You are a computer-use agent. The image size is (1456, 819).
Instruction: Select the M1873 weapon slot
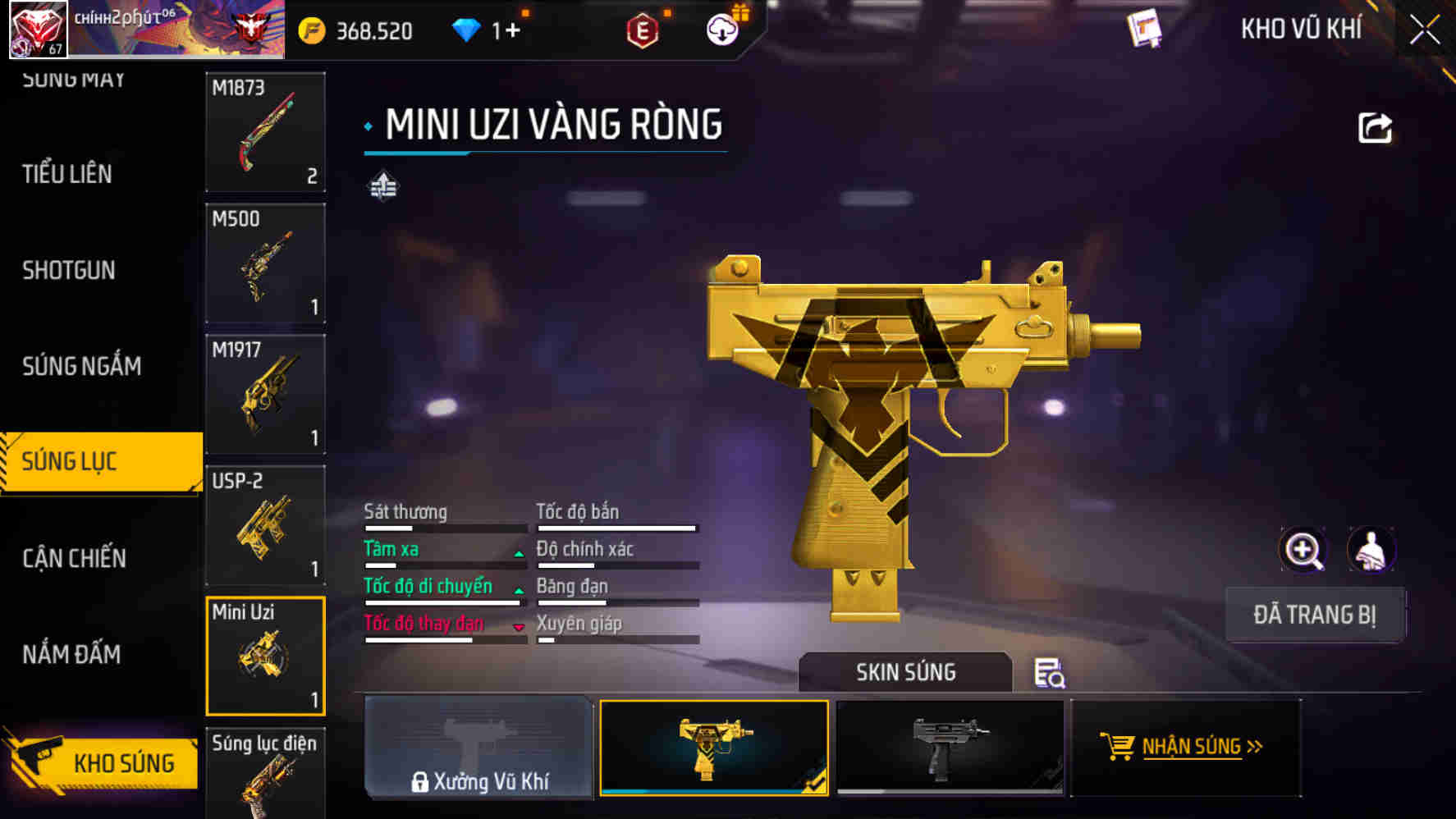(265, 131)
